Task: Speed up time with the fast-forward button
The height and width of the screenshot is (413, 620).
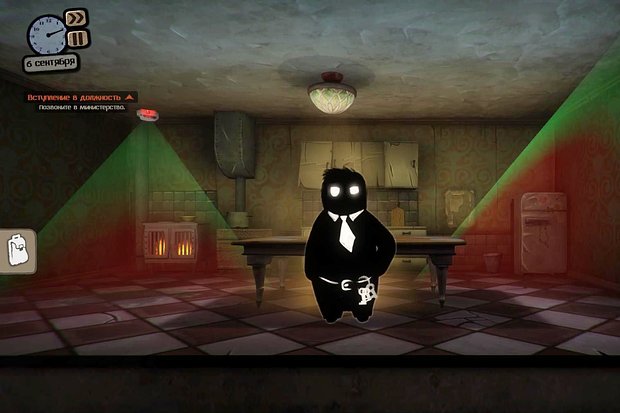Action: (76, 18)
